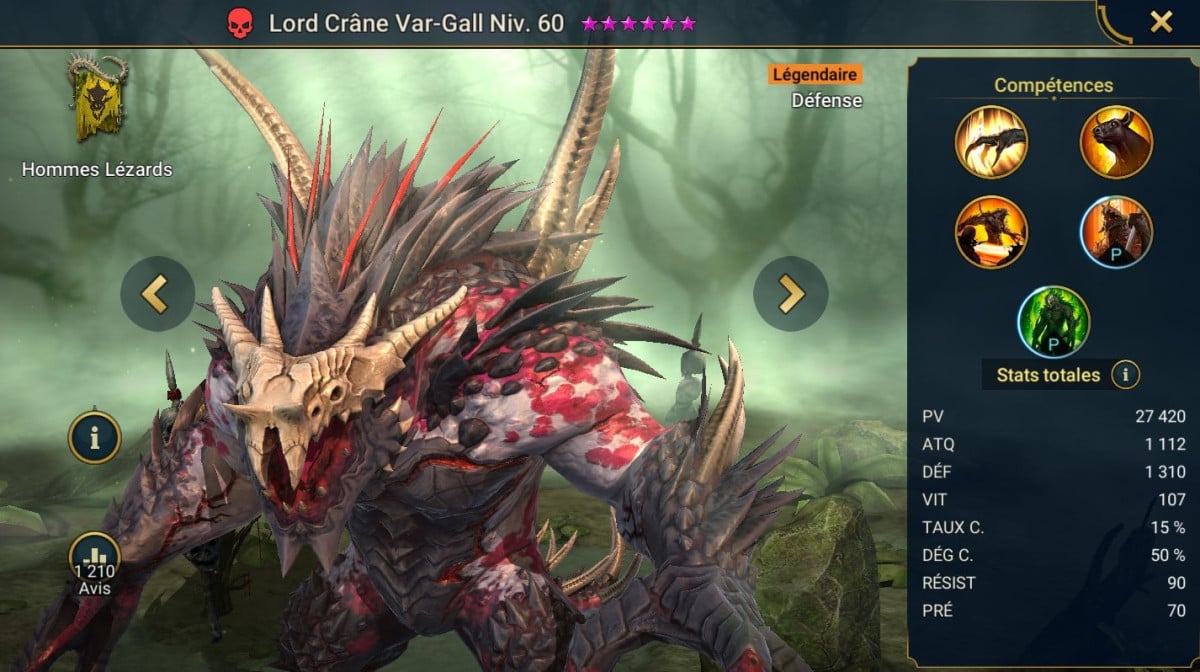Click the Hommes Lézards faction banner
The height and width of the screenshot is (672, 1200).
[97, 100]
